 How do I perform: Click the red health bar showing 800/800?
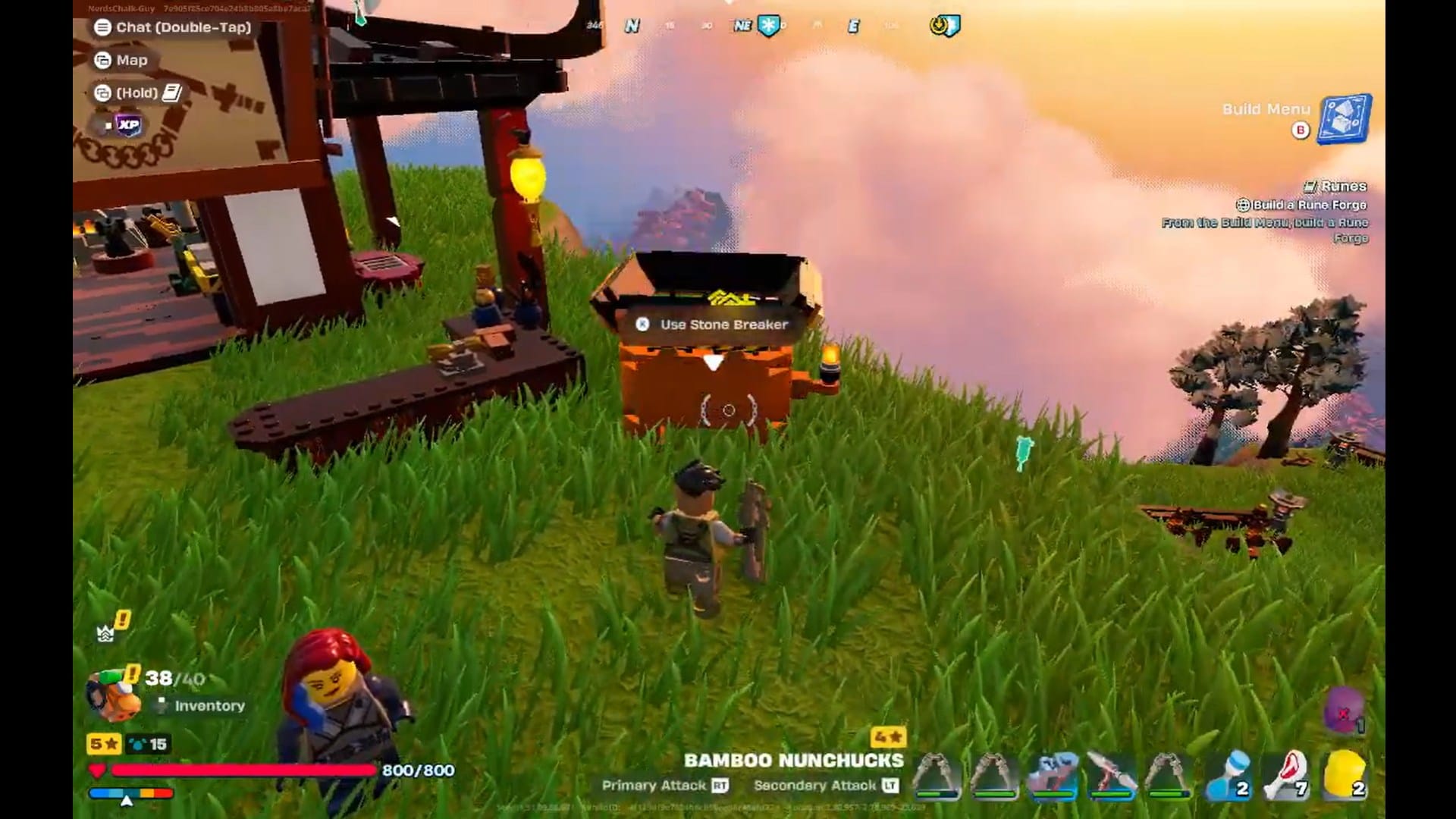click(243, 770)
